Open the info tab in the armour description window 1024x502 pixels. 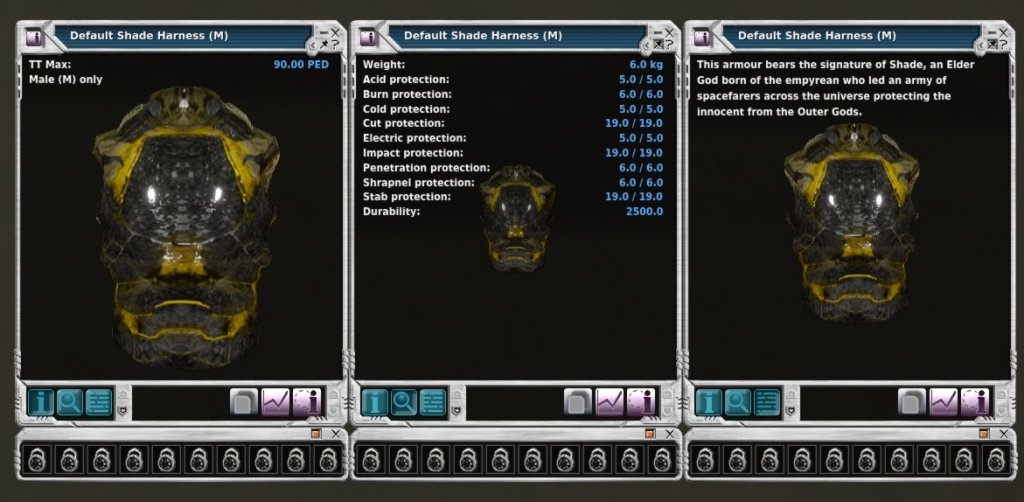pyautogui.click(x=709, y=402)
